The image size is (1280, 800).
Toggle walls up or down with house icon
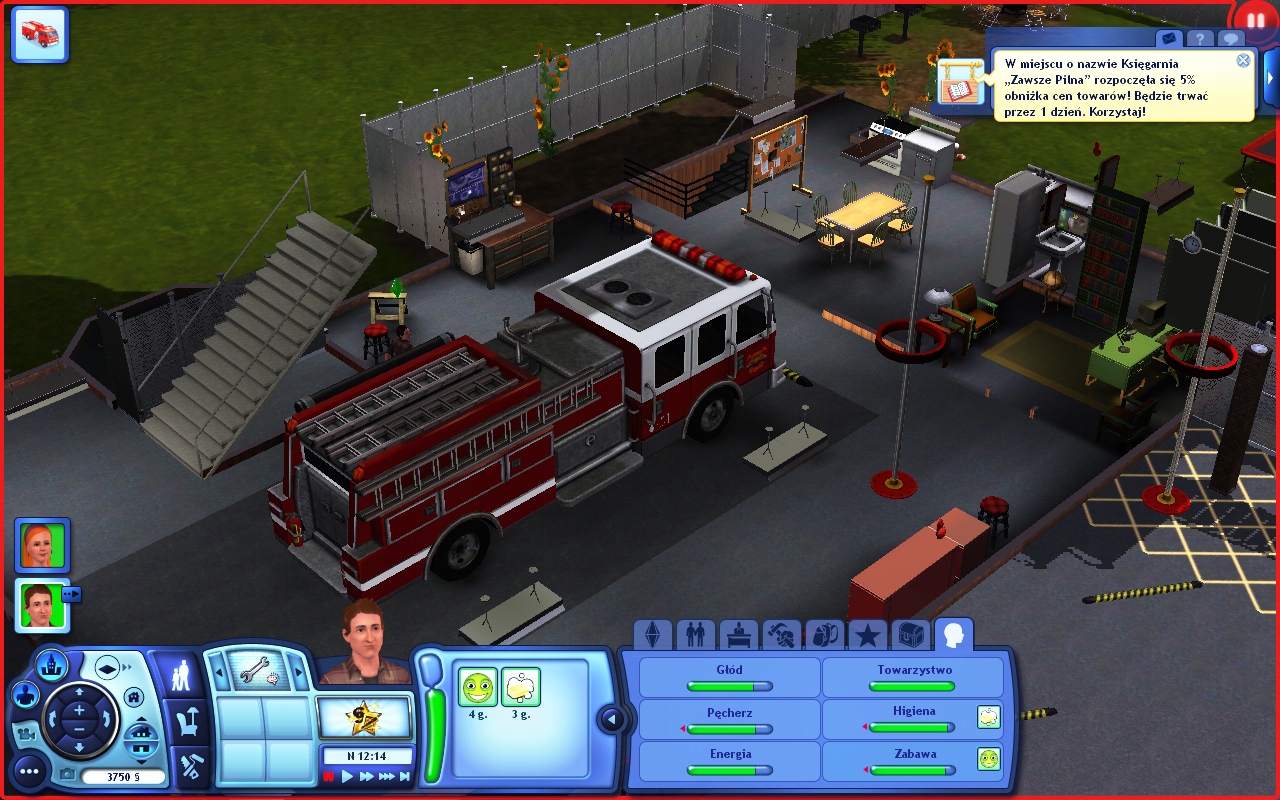point(142,739)
